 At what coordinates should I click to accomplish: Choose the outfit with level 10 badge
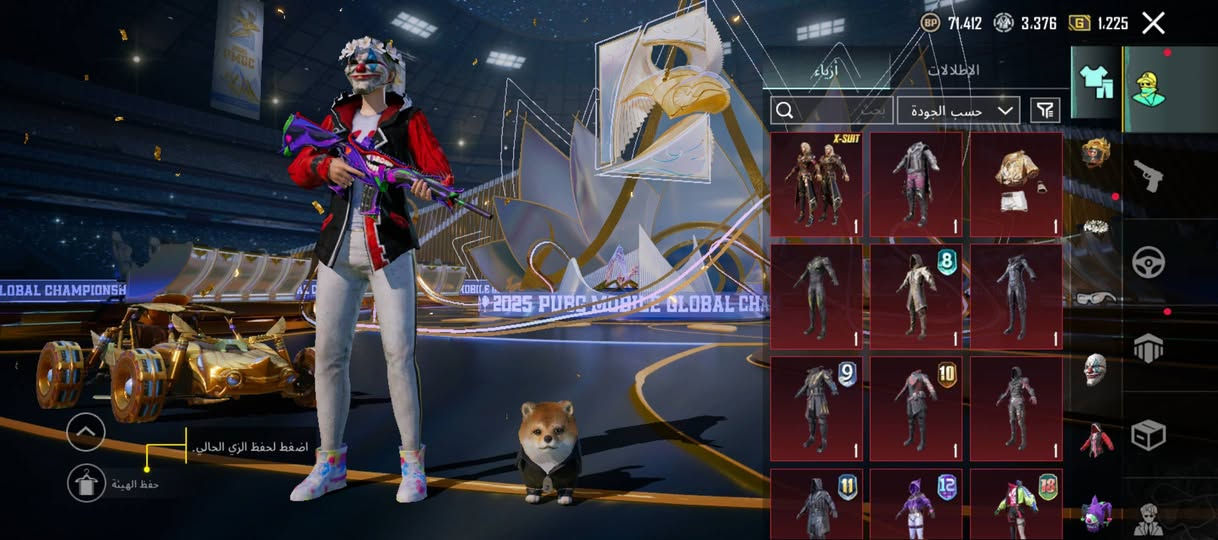(x=916, y=409)
